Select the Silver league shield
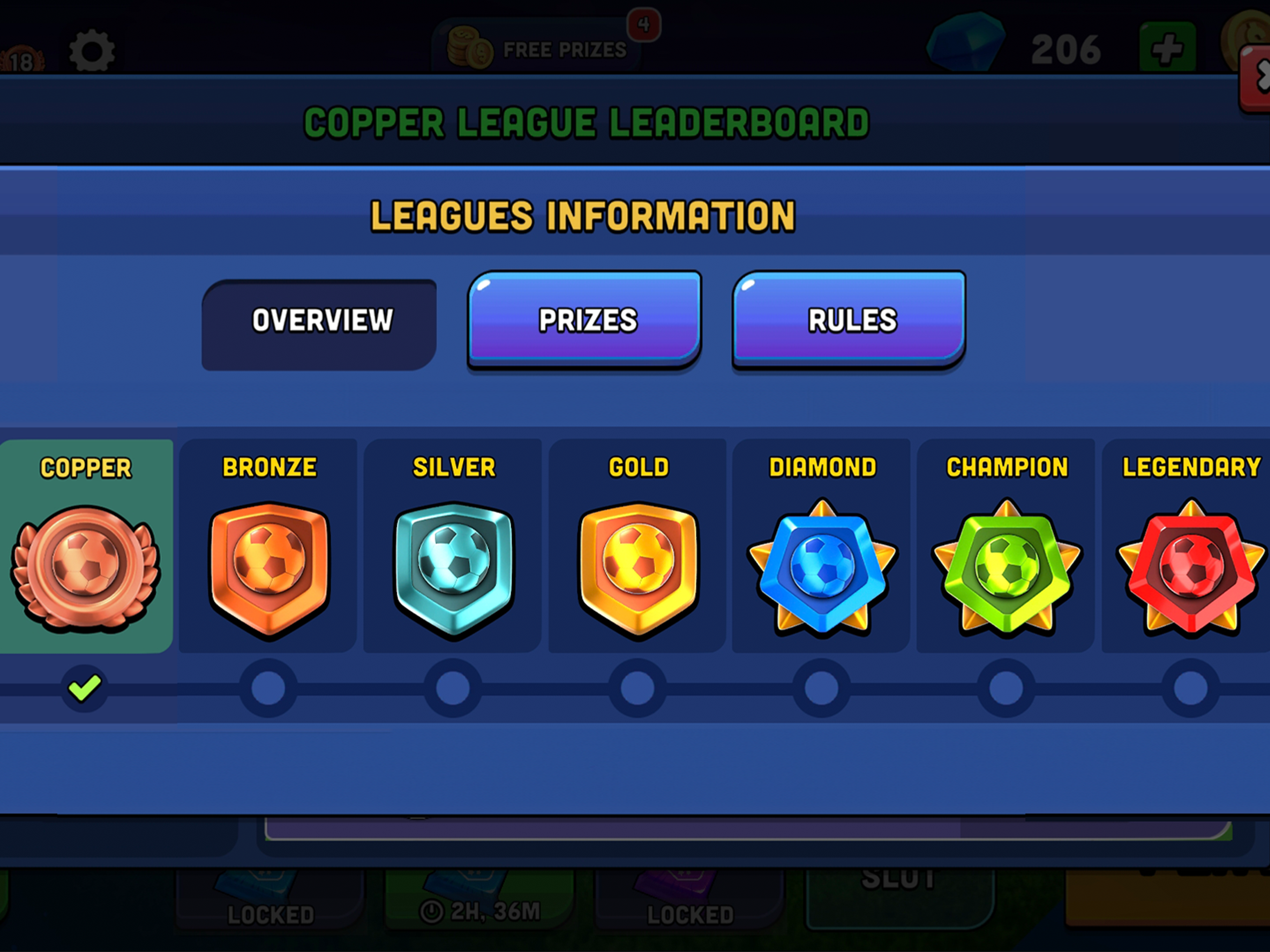Screen dimensions: 1270x952 453,569
